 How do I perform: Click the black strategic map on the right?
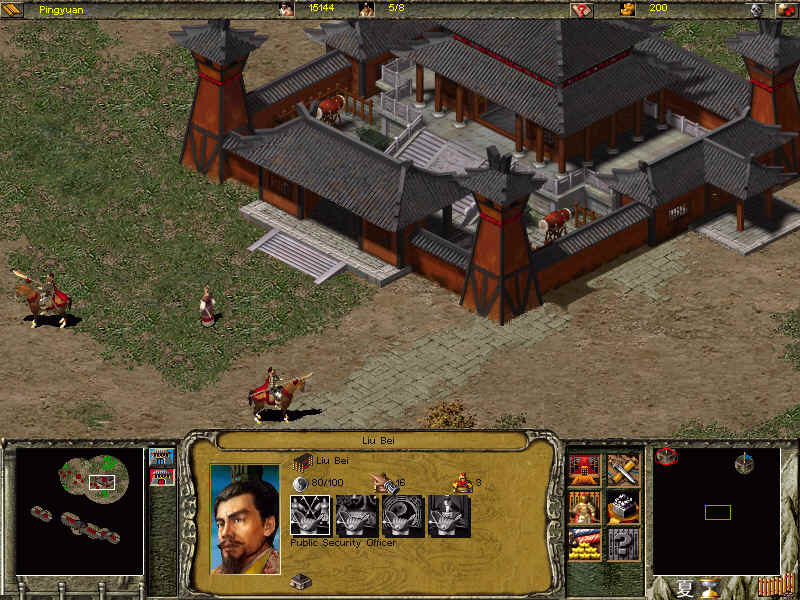click(716, 510)
